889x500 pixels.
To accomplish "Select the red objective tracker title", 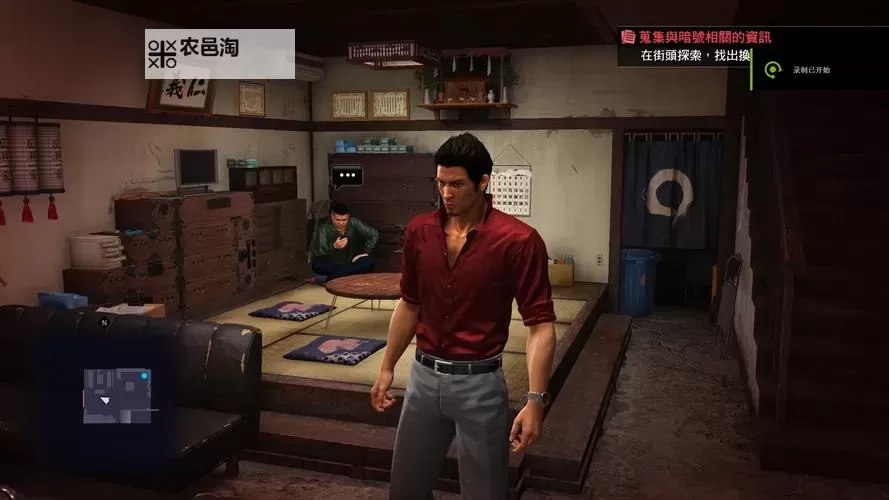I will [698, 37].
